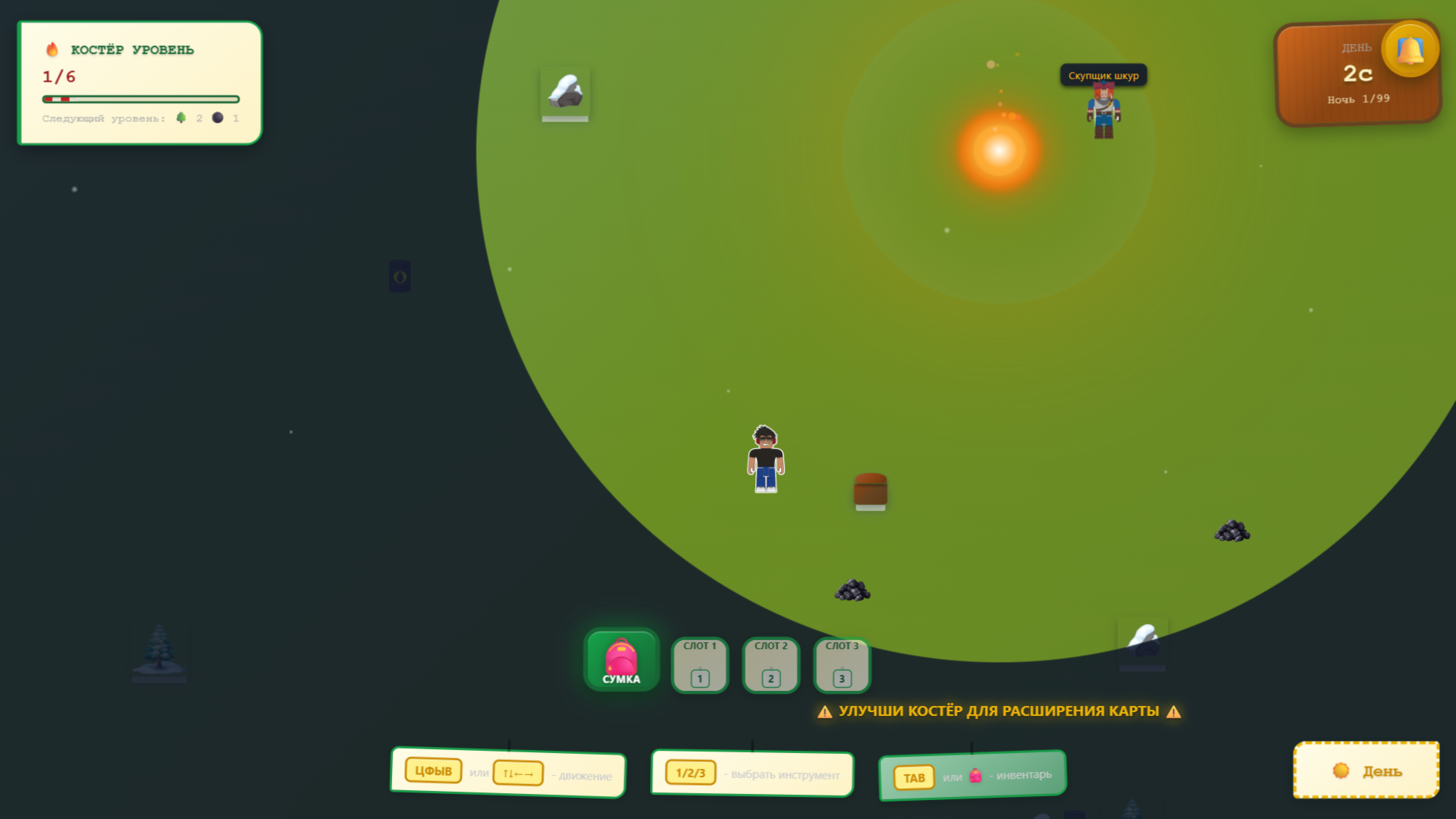Image resolution: width=1456 pixels, height=819 pixels.
Task: Select tool in СЛОТ 1
Action: 698,665
